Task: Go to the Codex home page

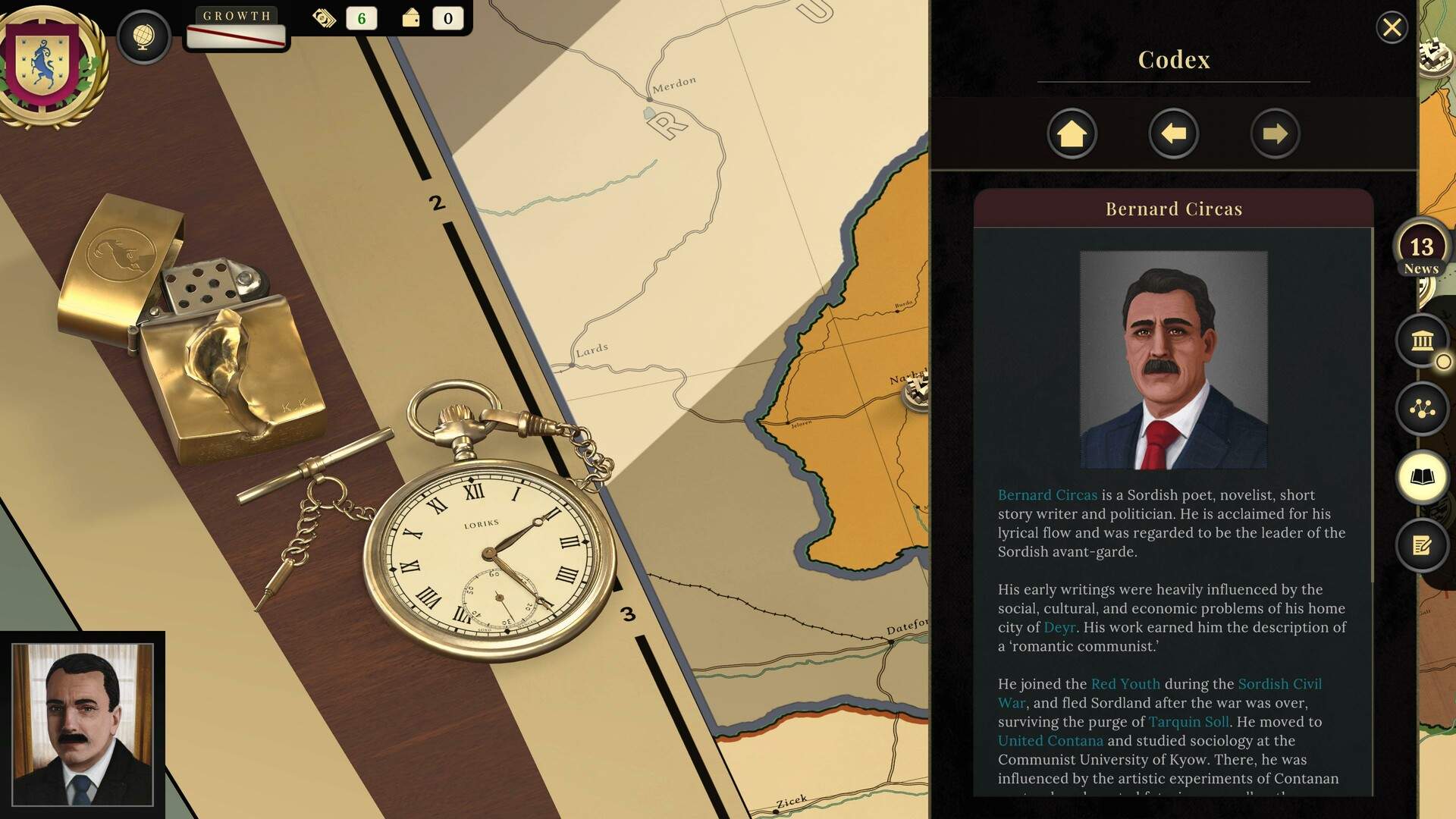Action: click(1072, 134)
